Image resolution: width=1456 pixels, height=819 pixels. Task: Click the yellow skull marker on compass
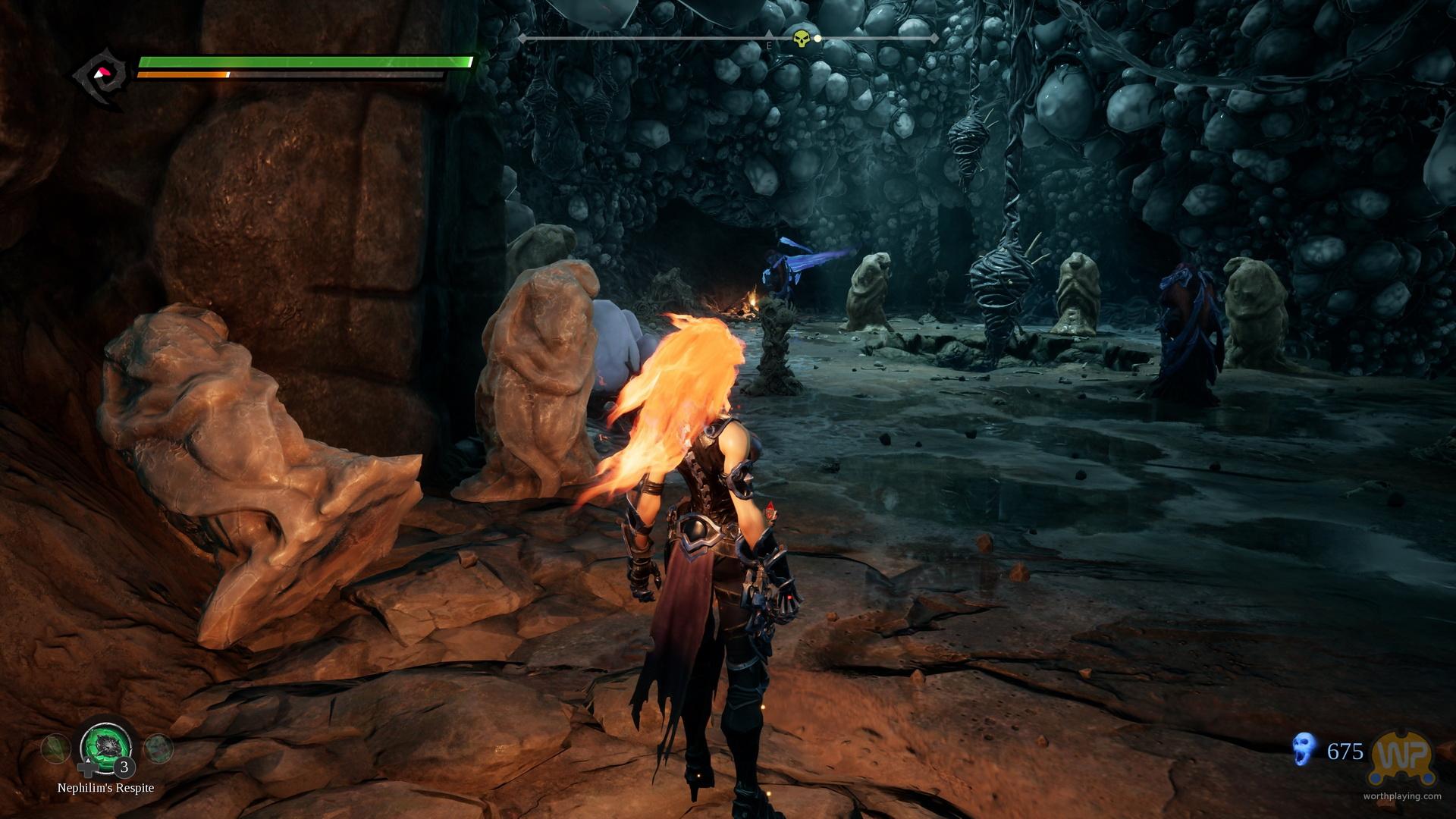(x=801, y=38)
